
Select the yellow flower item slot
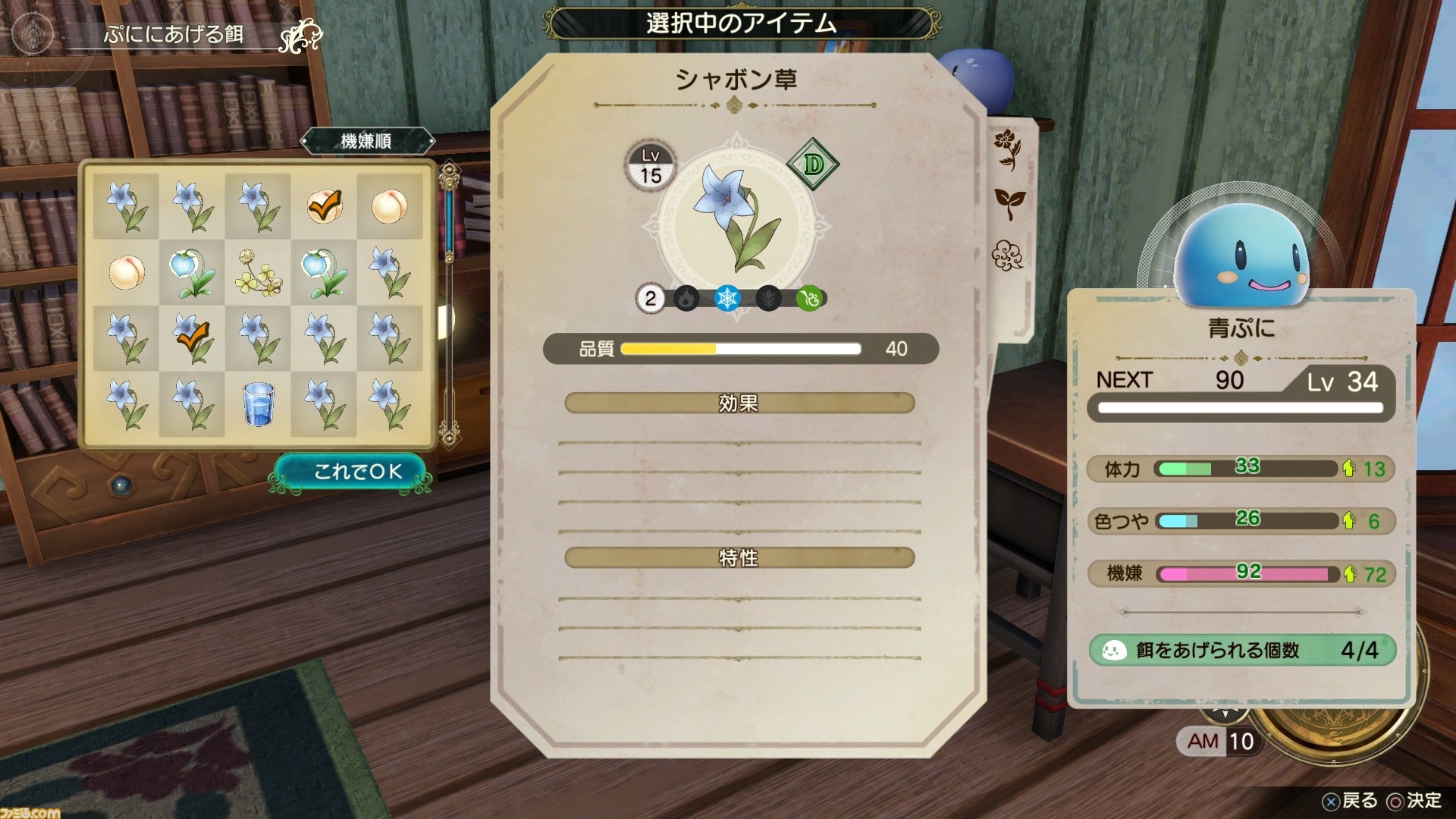coord(258,272)
